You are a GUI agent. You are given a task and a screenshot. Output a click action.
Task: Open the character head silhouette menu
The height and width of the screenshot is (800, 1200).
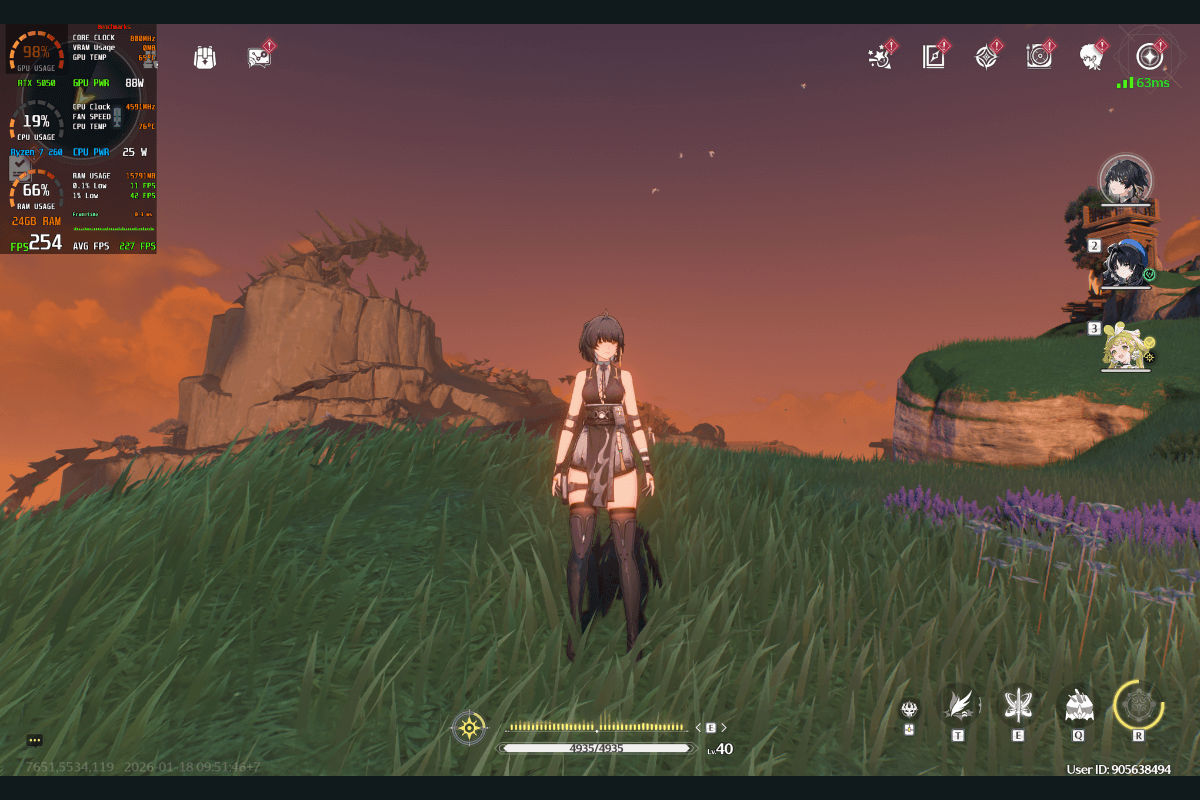[1091, 56]
